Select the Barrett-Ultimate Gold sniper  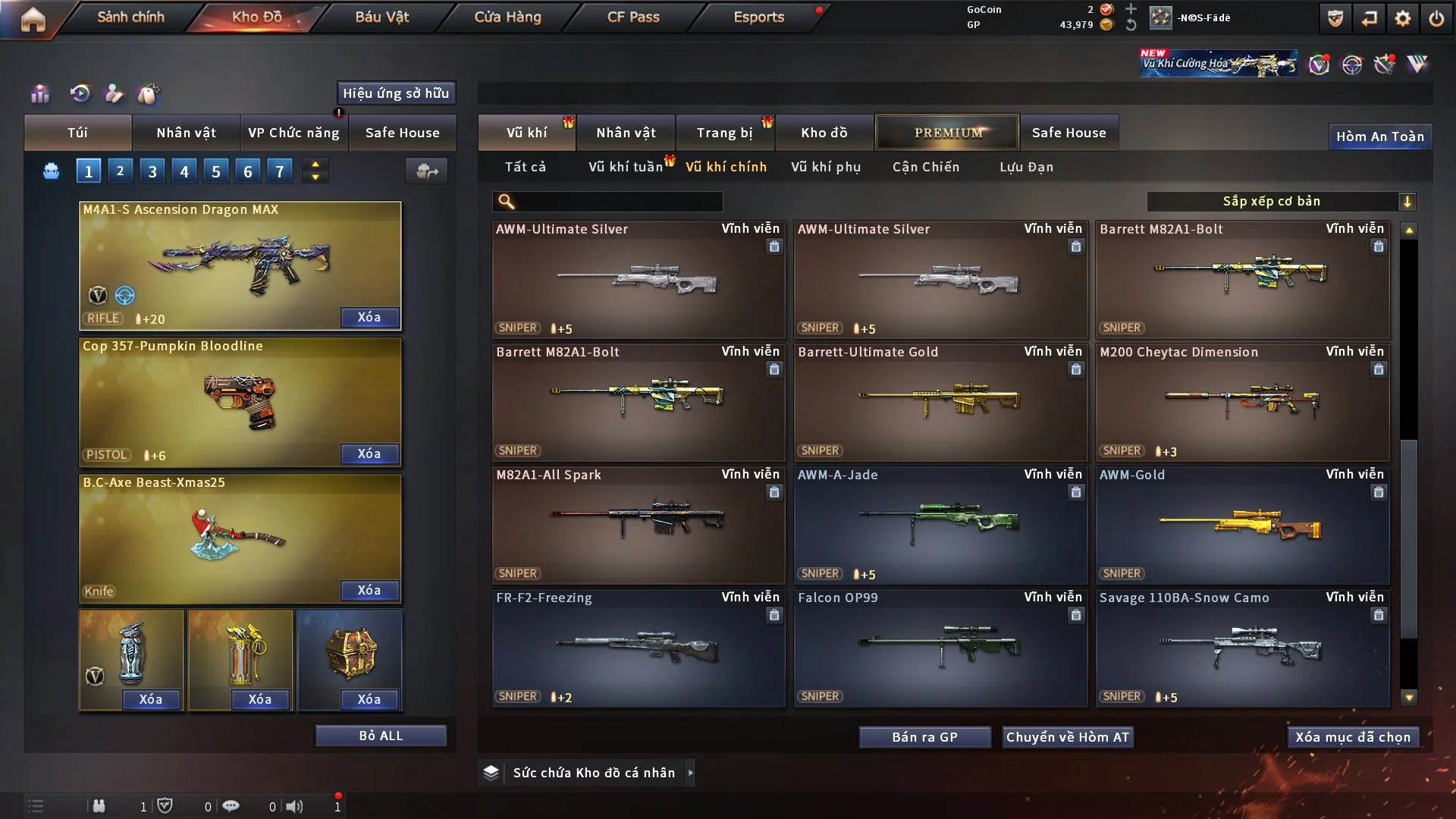940,402
